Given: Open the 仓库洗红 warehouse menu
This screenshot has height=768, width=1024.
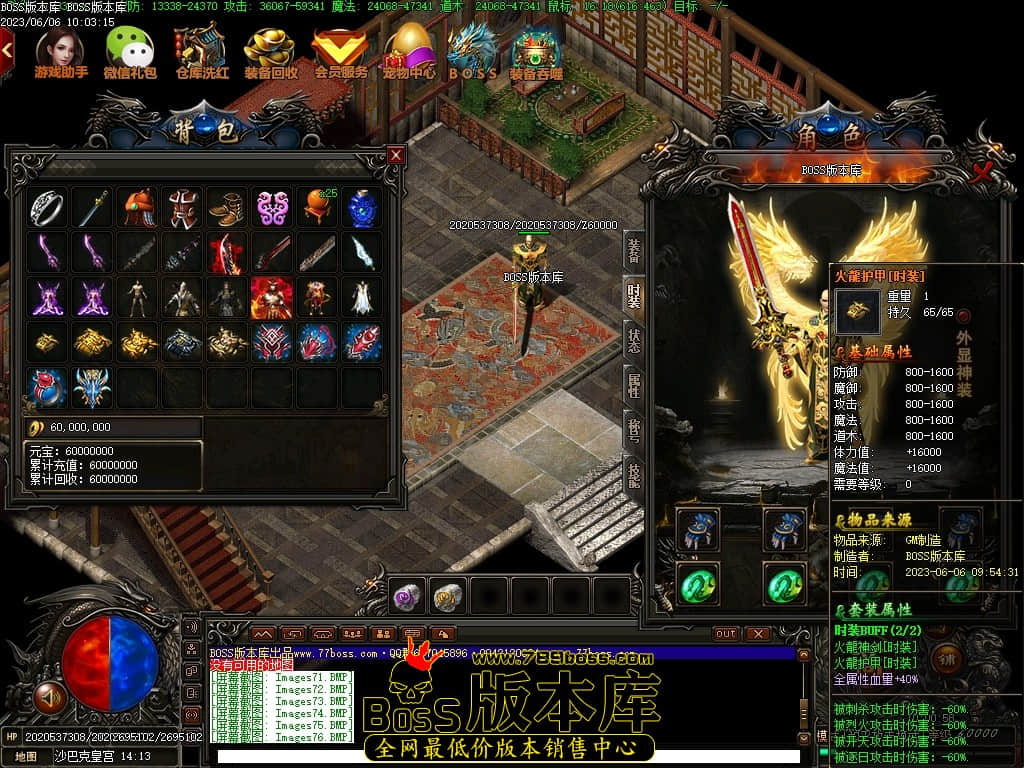Looking at the screenshot, I should pyautogui.click(x=201, y=52).
